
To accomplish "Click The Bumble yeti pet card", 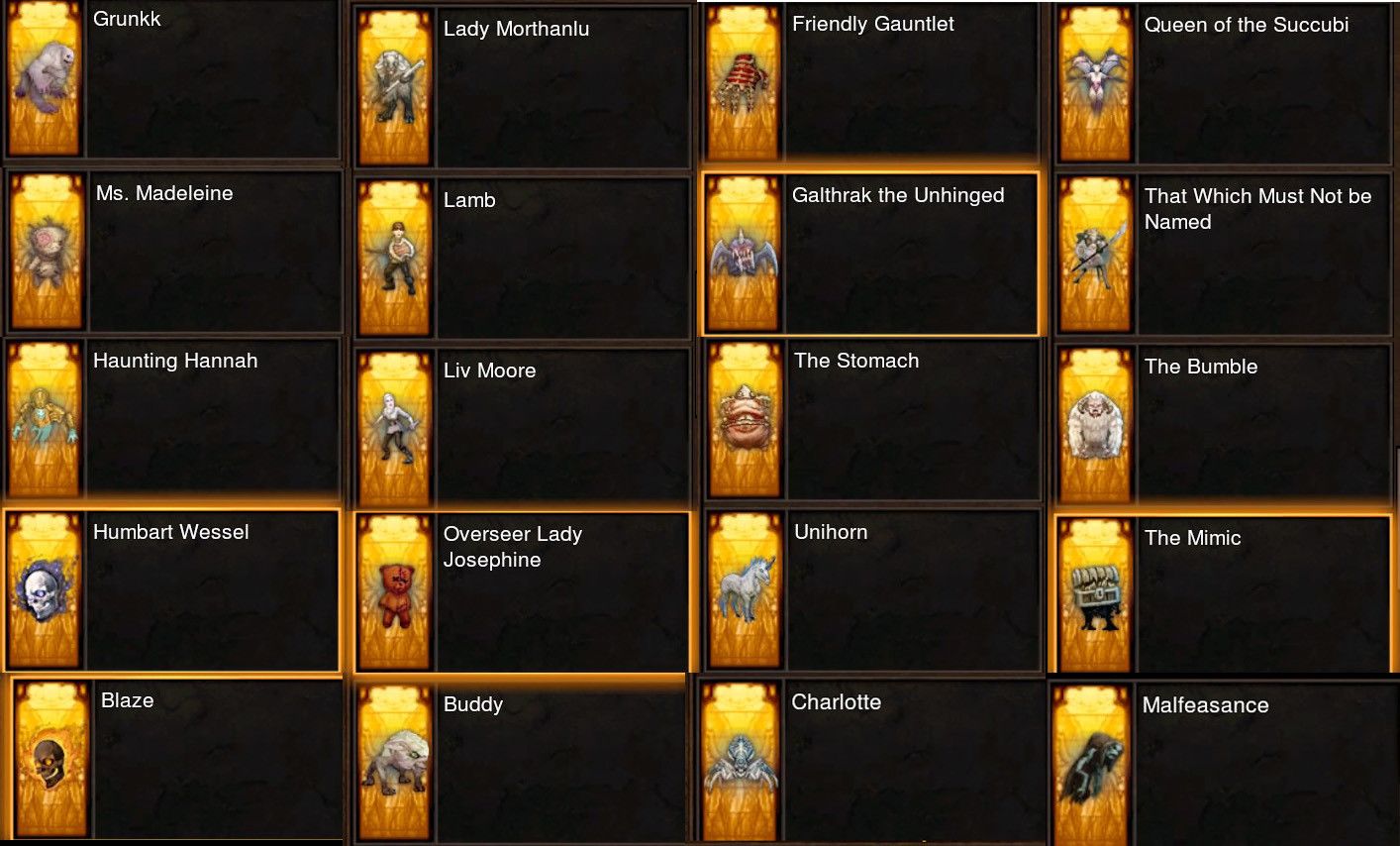I will [x=1095, y=420].
